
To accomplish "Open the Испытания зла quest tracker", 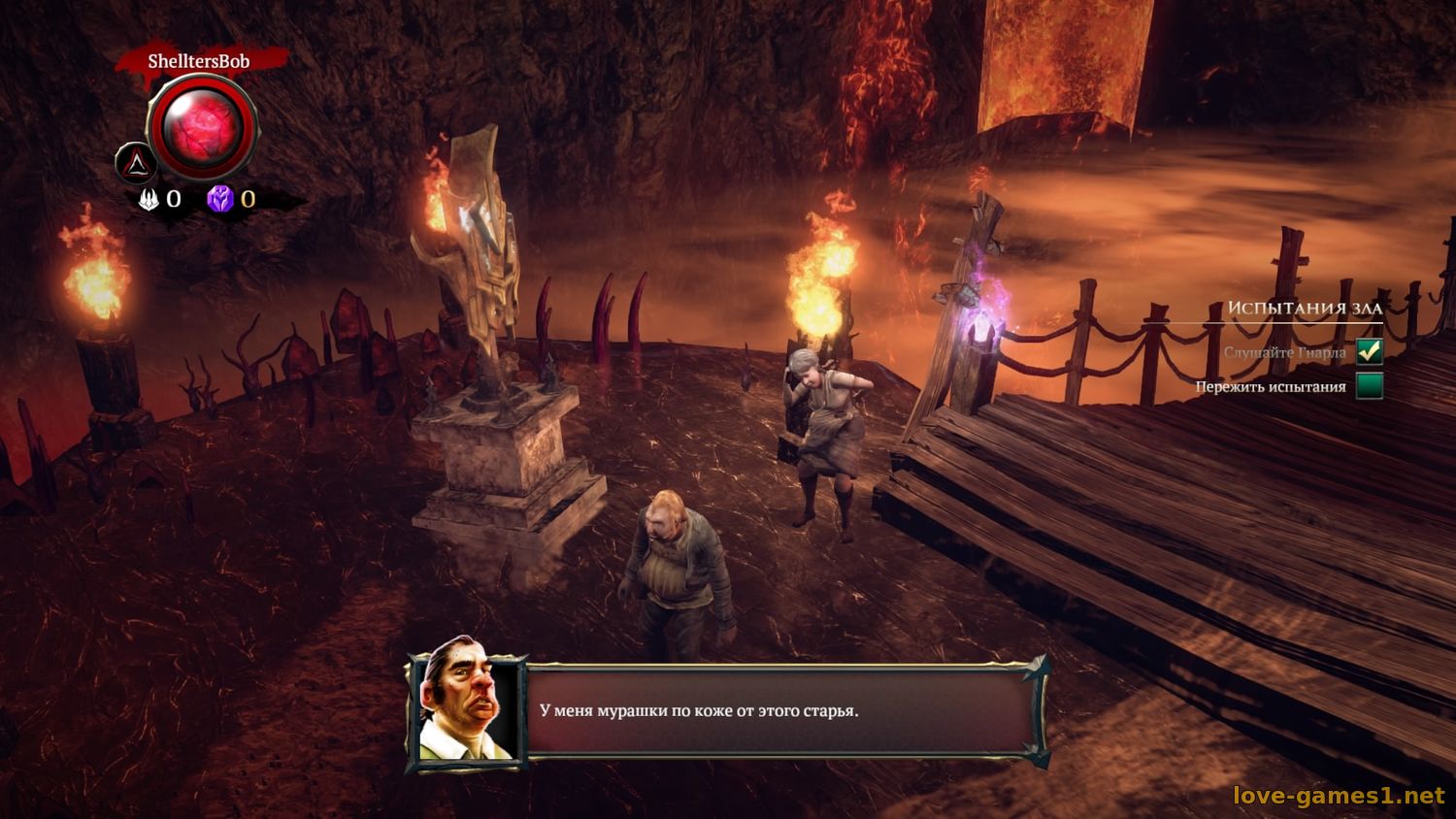I will click(x=1304, y=308).
